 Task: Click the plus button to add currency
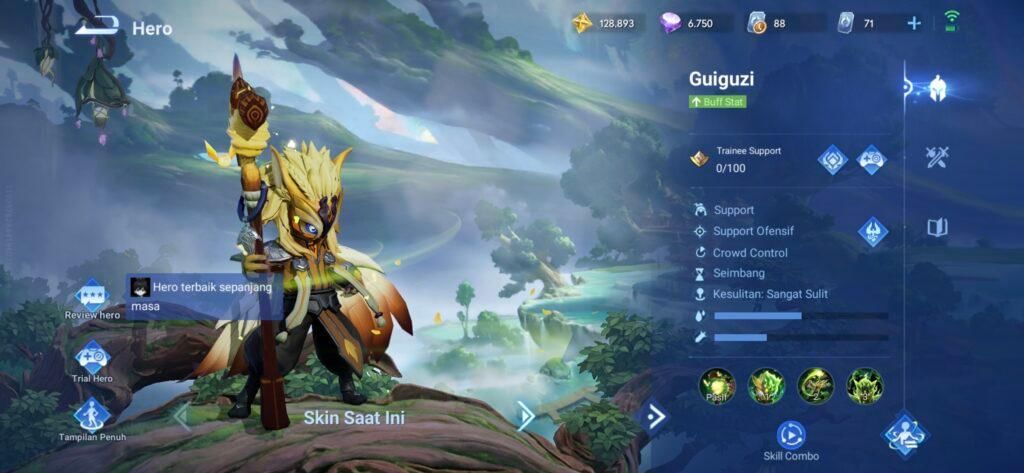tap(913, 23)
